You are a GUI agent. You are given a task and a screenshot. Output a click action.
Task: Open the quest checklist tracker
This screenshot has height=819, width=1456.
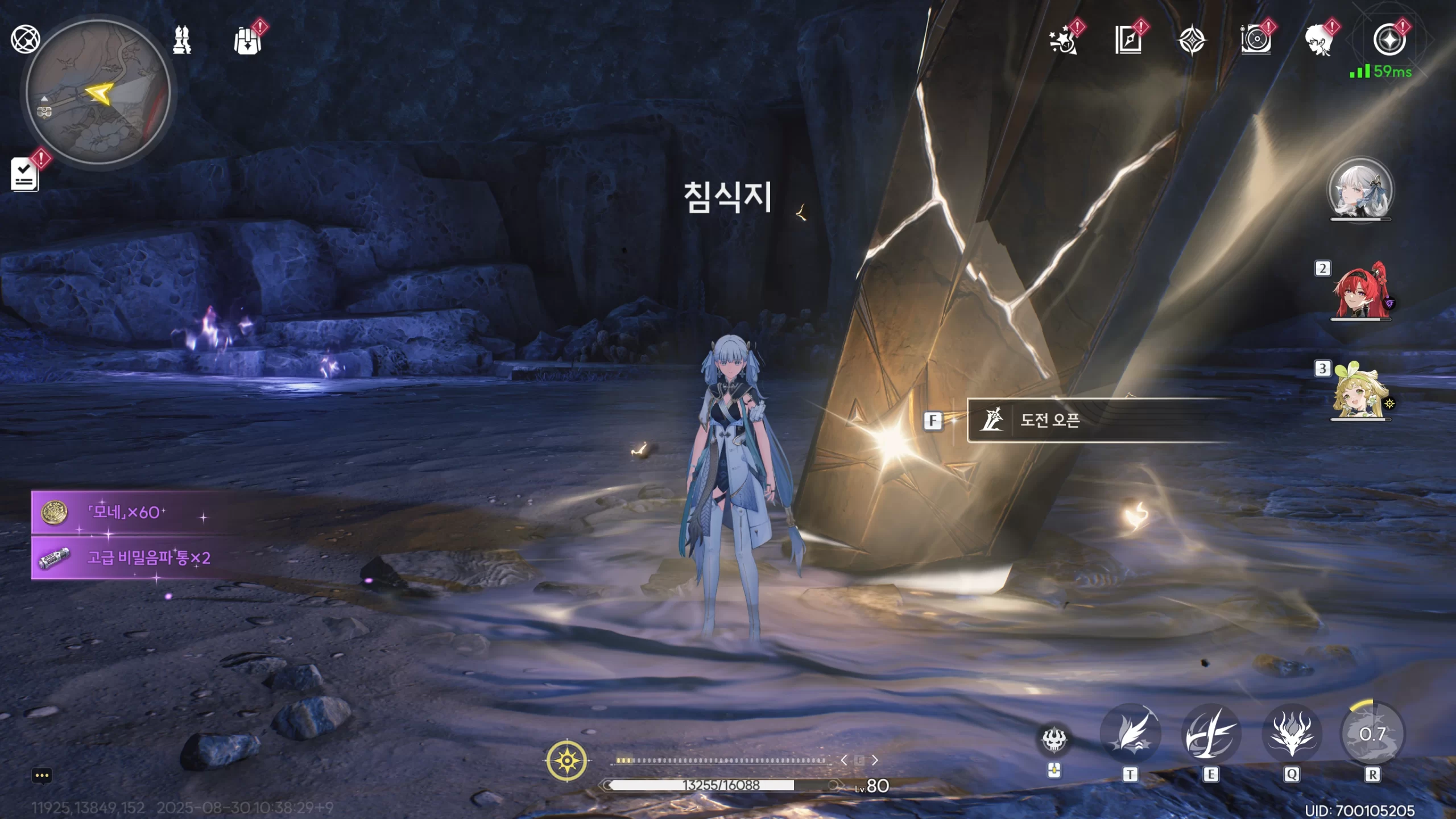[x=25, y=174]
